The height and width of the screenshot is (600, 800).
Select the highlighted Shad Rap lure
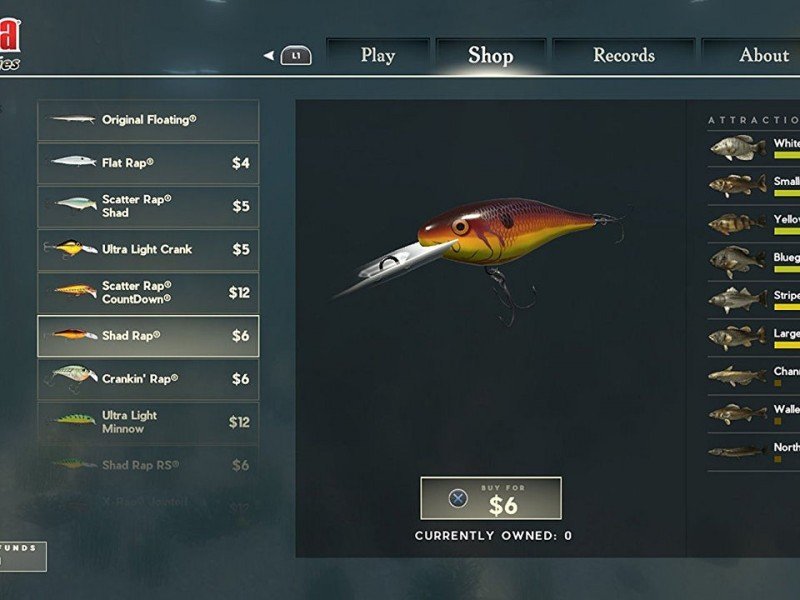[x=148, y=336]
